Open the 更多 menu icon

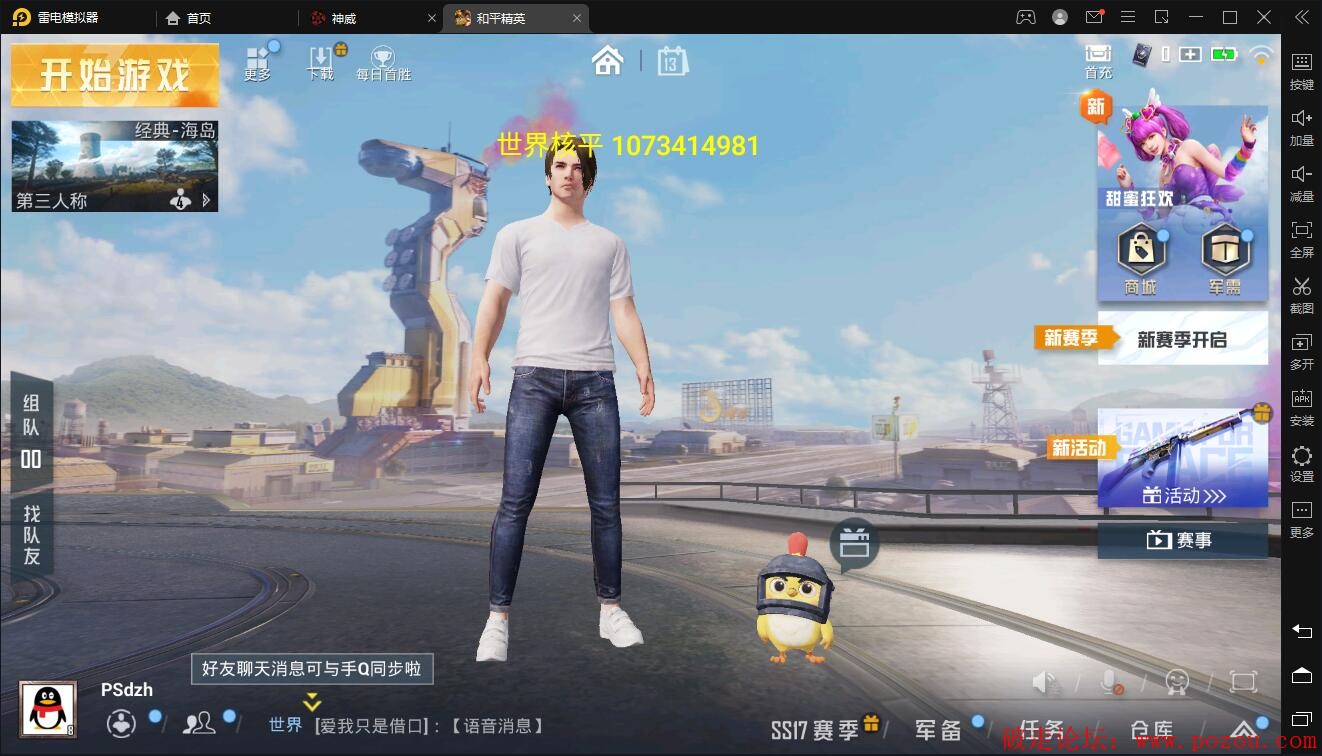(x=259, y=61)
